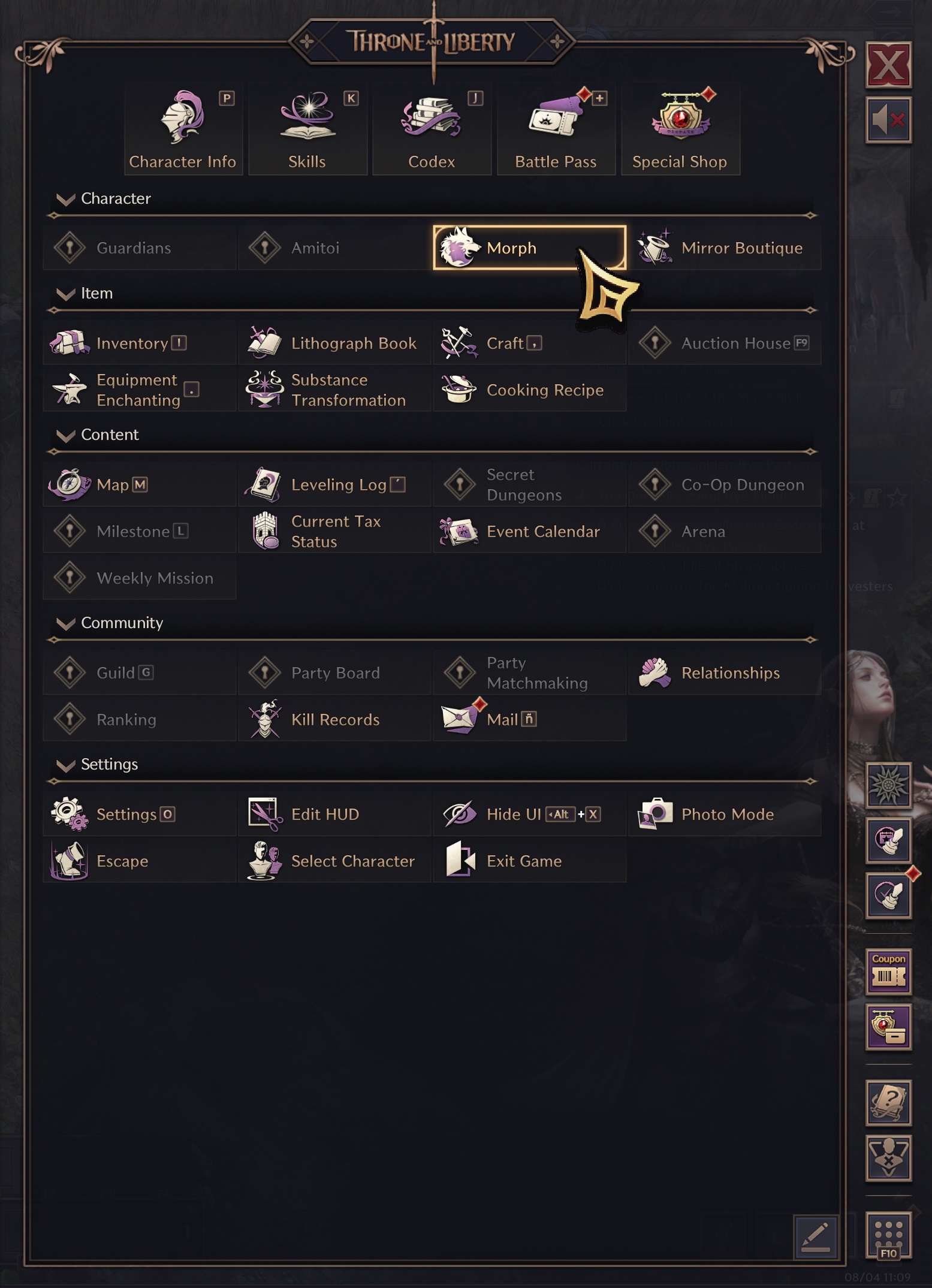The height and width of the screenshot is (1288, 932).
Task: Collapse the Item section
Action: pos(66,294)
